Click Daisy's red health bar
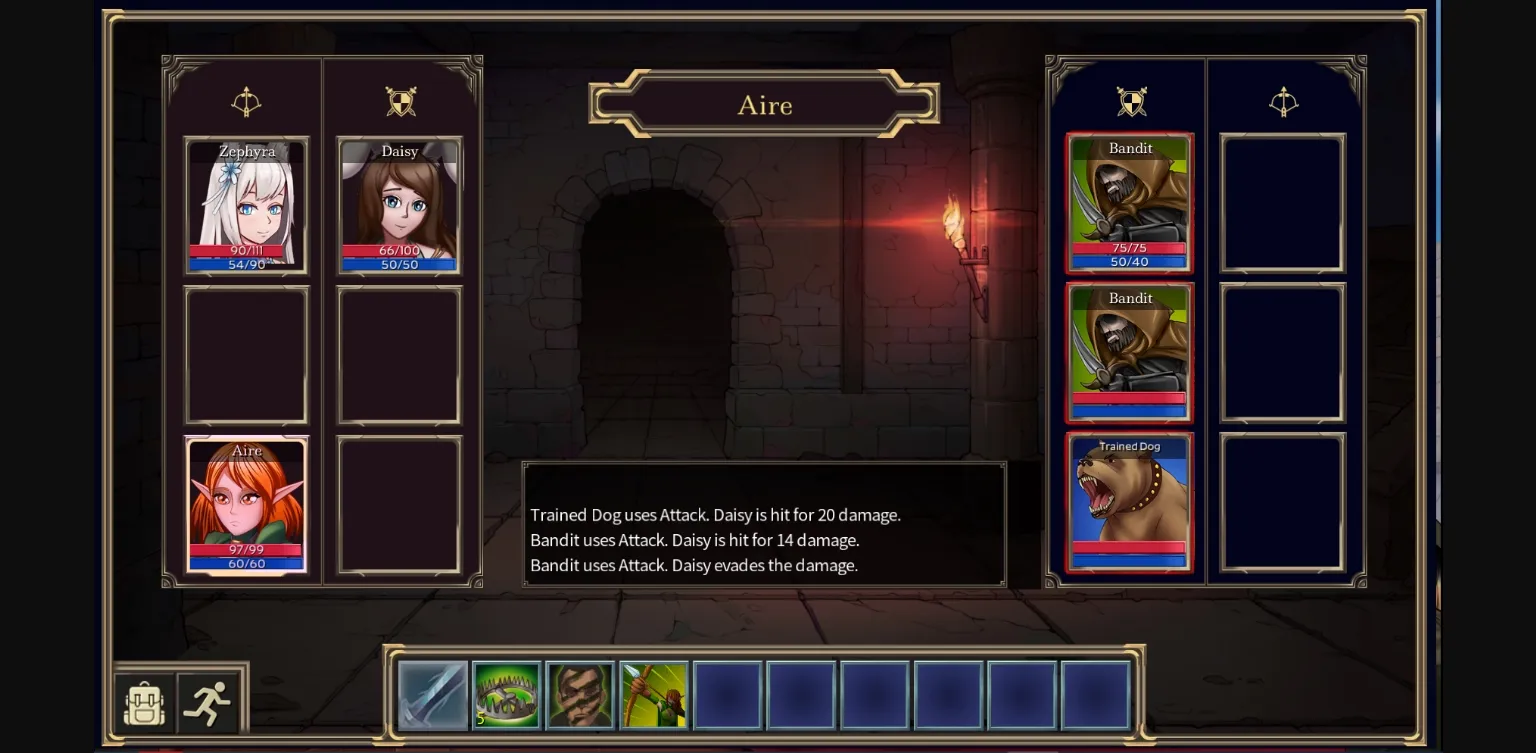 coord(399,251)
